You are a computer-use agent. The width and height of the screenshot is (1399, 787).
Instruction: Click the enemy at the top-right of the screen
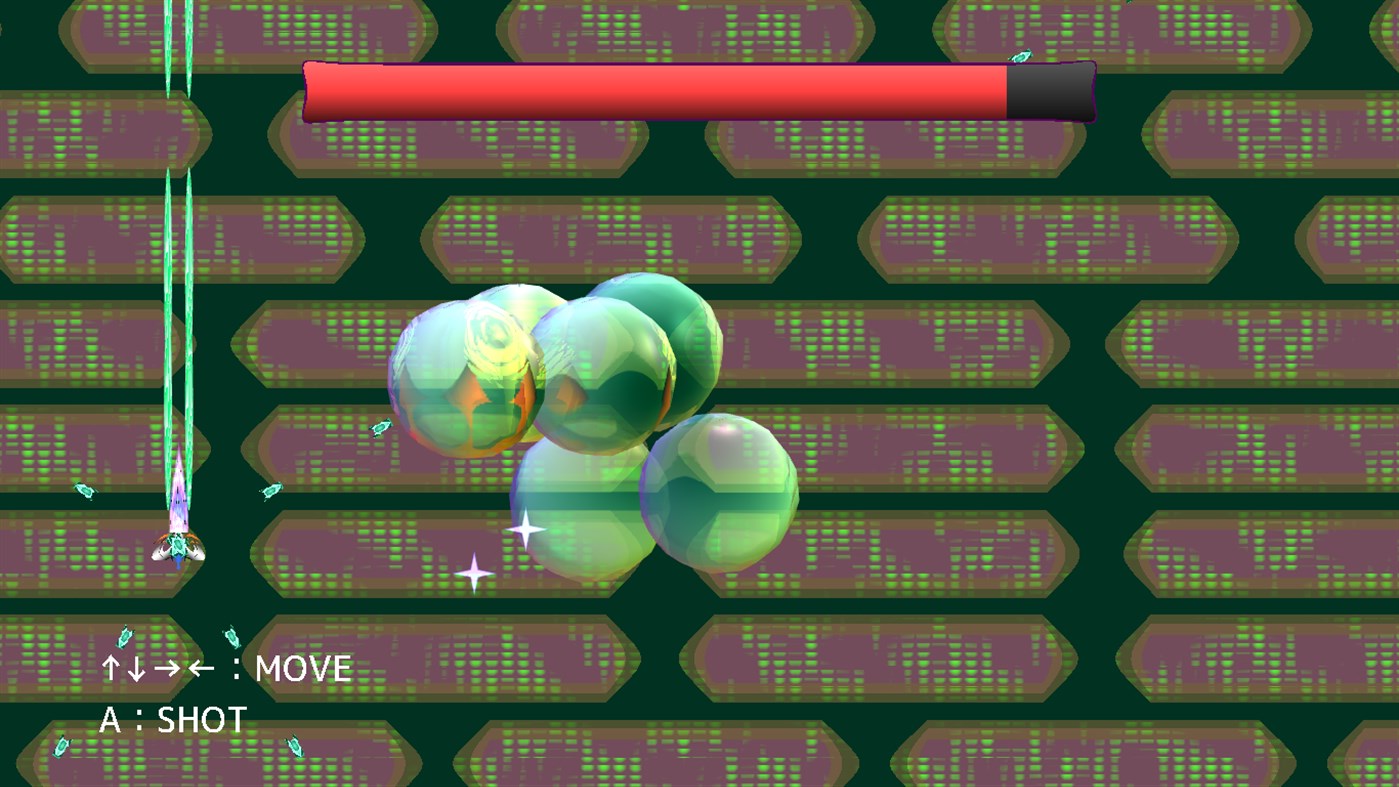(x=1022, y=57)
